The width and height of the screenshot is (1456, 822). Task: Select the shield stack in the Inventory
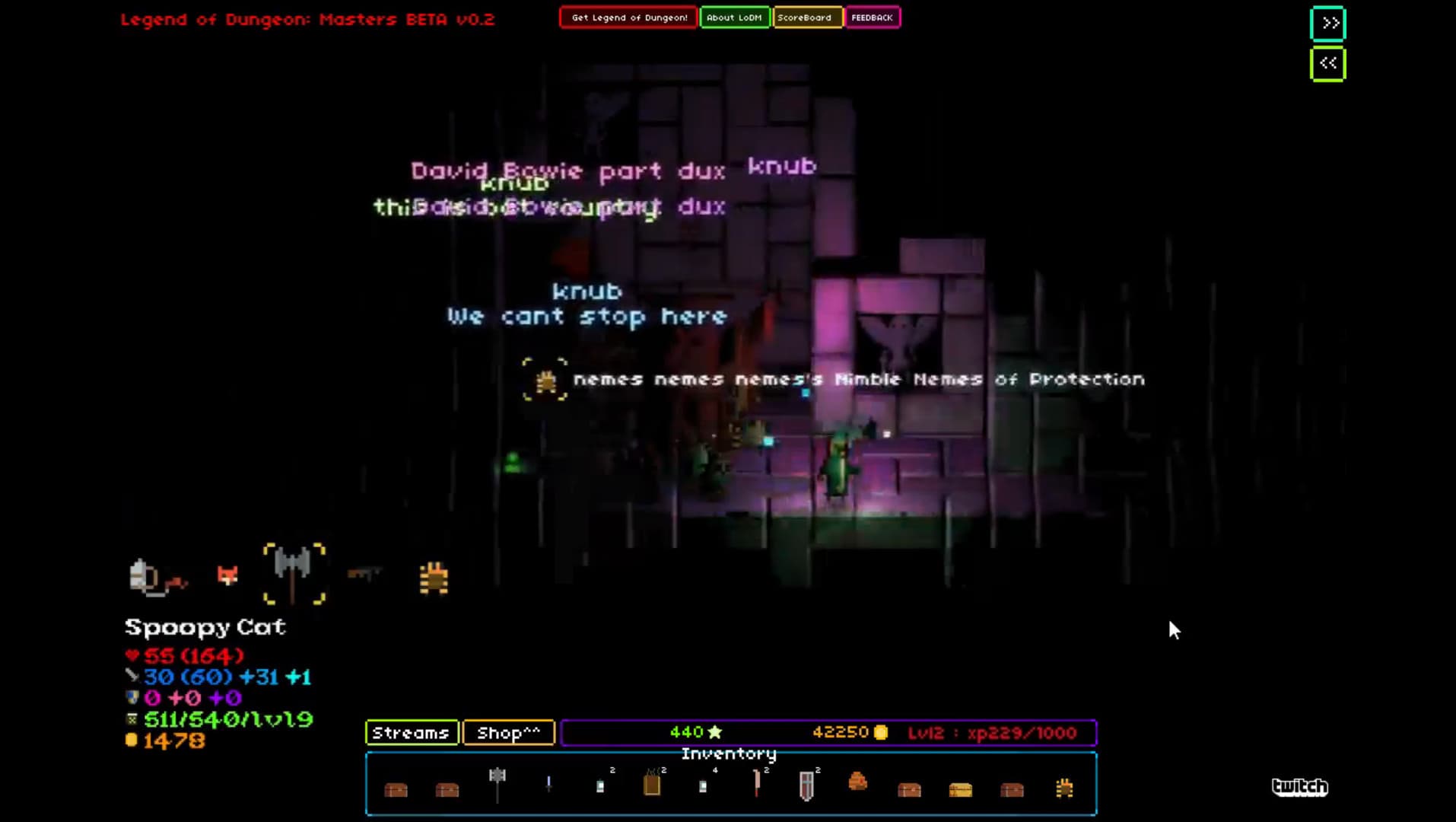pos(806,786)
